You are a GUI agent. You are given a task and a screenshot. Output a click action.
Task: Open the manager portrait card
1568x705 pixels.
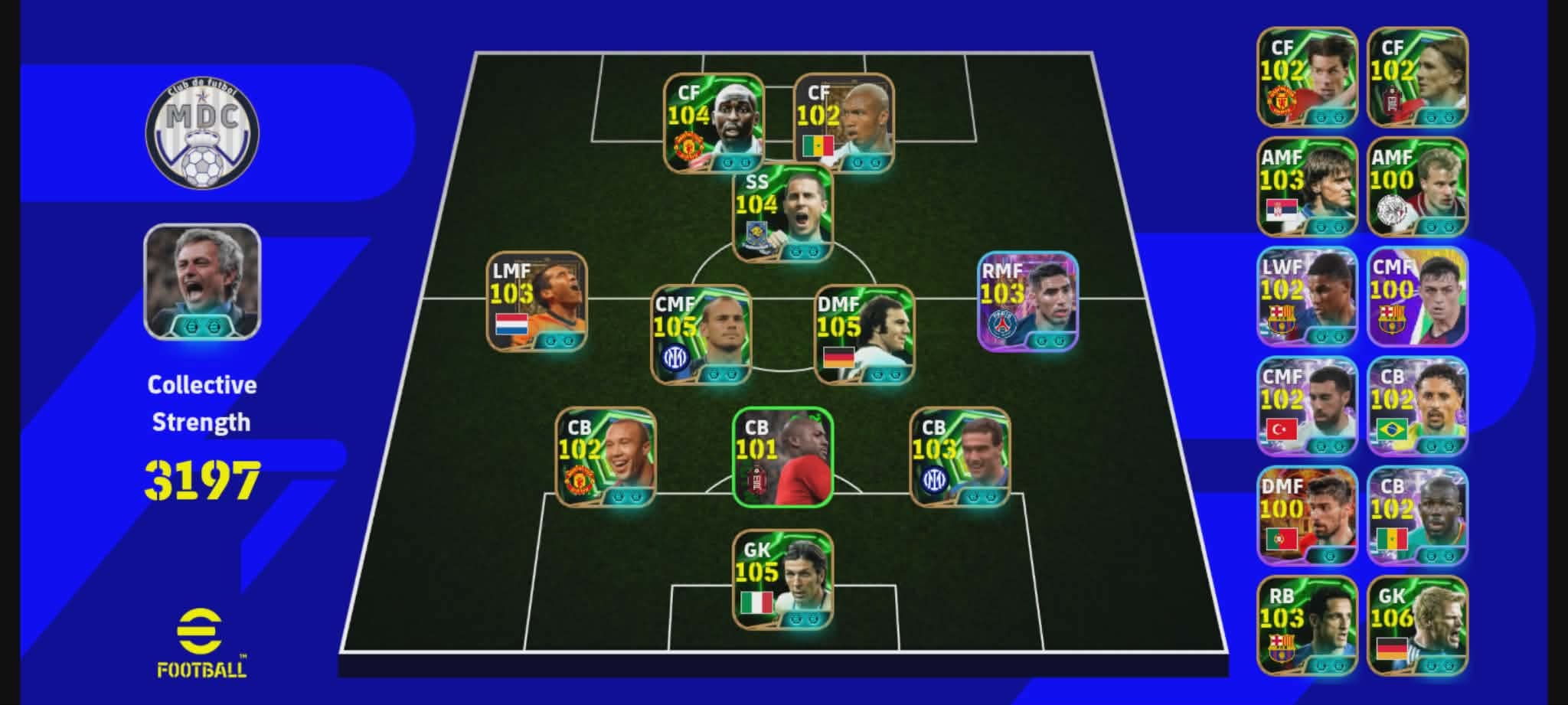pyautogui.click(x=202, y=282)
